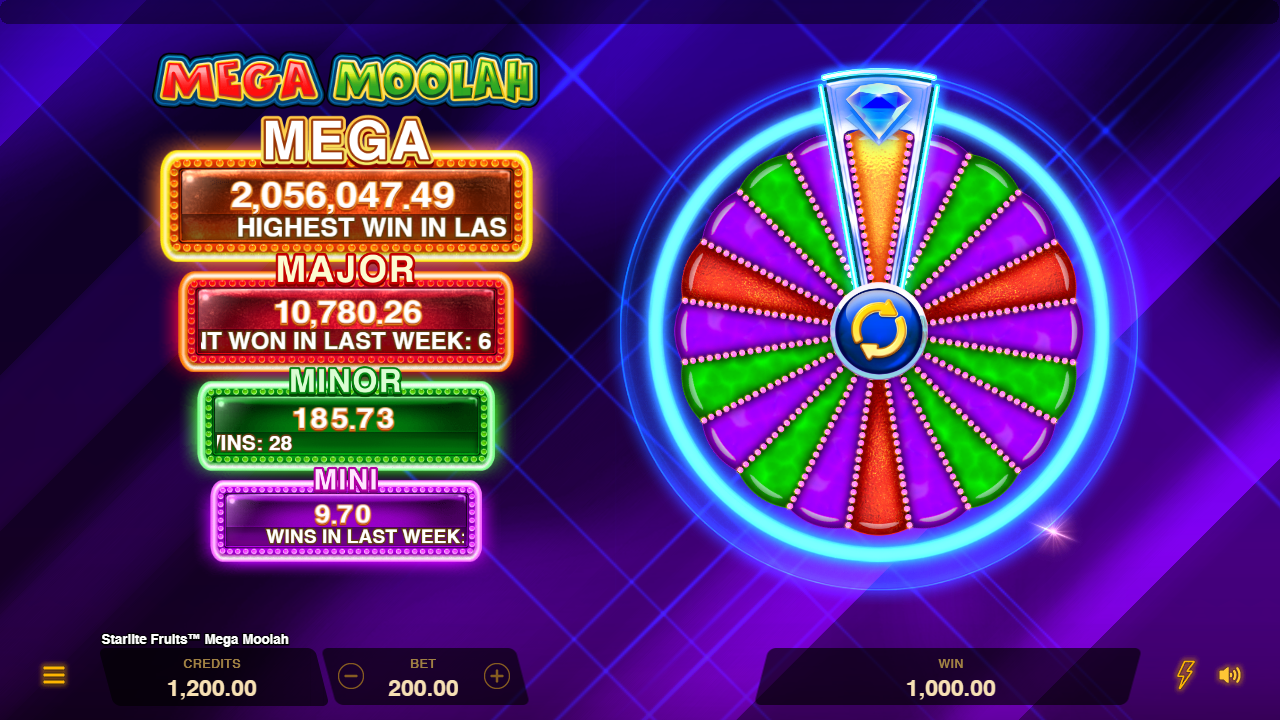The image size is (1280, 720).
Task: Toggle the lightning bolt quick spin
Action: pyautogui.click(x=1185, y=675)
